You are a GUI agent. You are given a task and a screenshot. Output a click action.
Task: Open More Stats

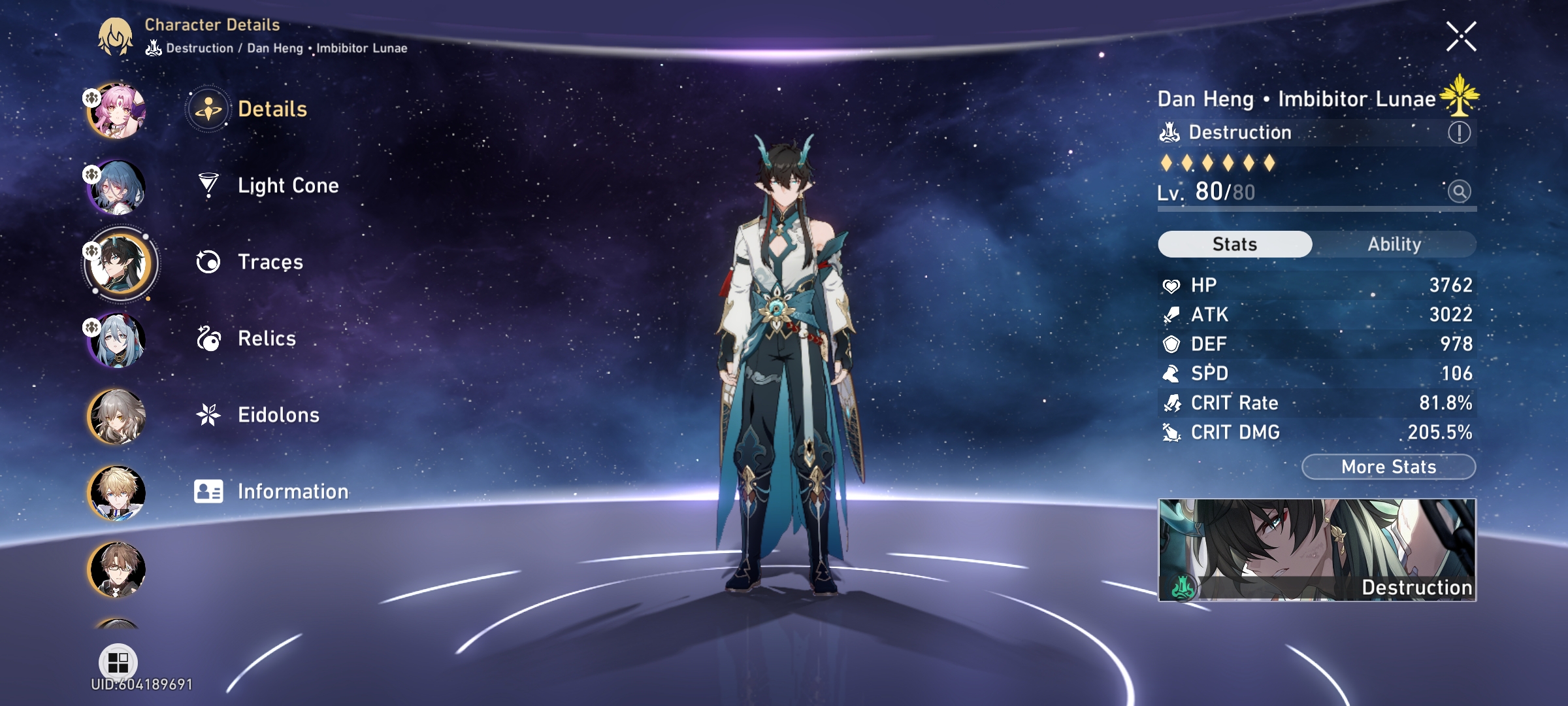1386,467
